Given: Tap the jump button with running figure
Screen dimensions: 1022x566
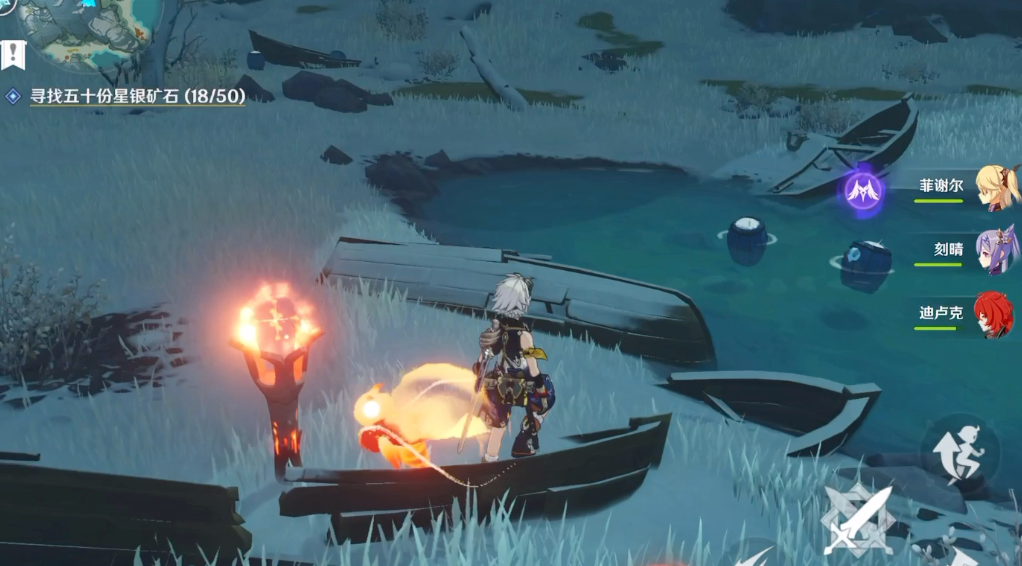Looking at the screenshot, I should (958, 452).
